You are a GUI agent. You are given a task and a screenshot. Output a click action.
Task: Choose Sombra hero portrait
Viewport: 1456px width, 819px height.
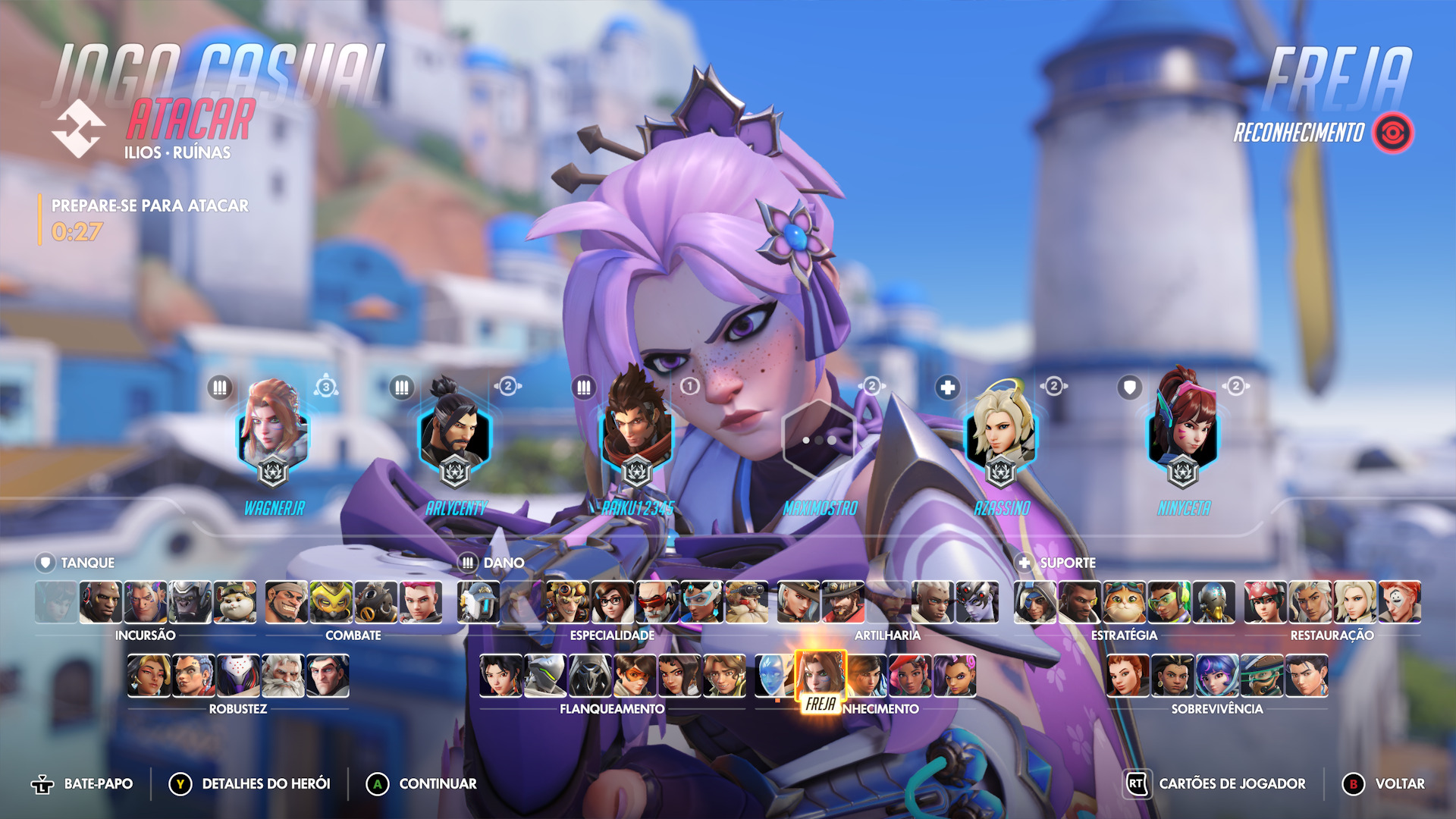coord(955,676)
